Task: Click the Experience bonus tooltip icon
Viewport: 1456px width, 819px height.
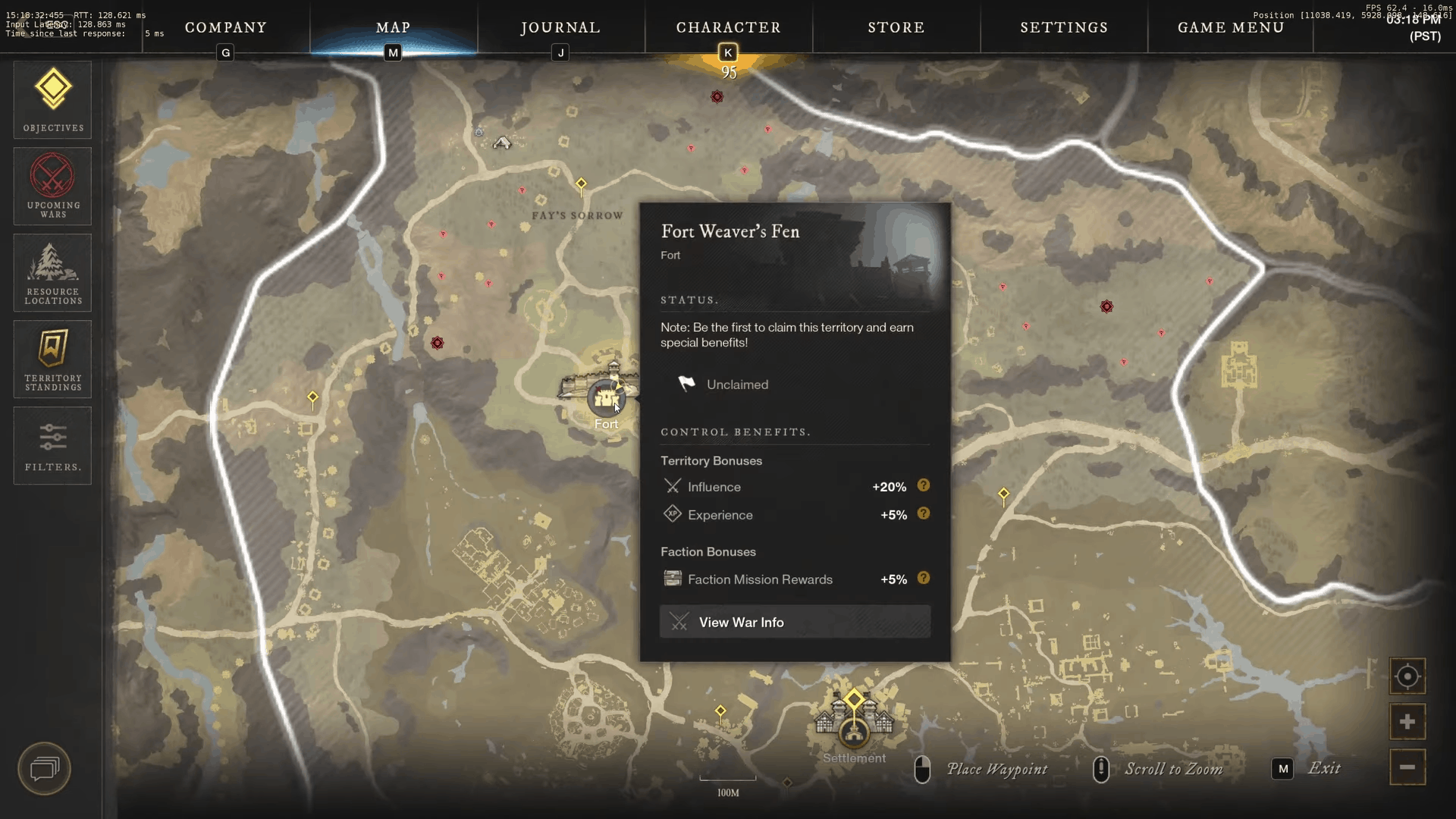Action: coord(924,513)
